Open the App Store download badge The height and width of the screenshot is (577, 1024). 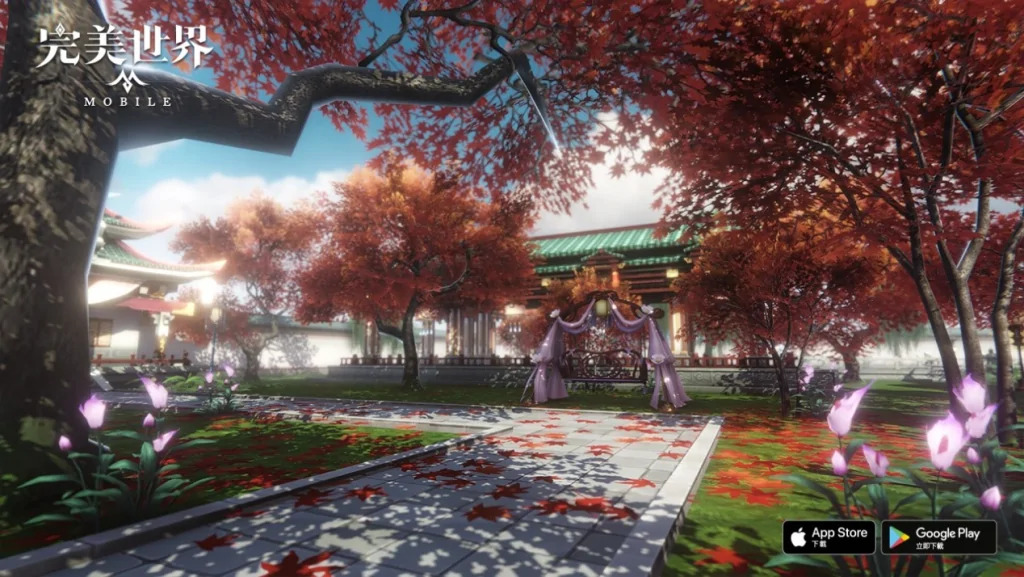828,537
